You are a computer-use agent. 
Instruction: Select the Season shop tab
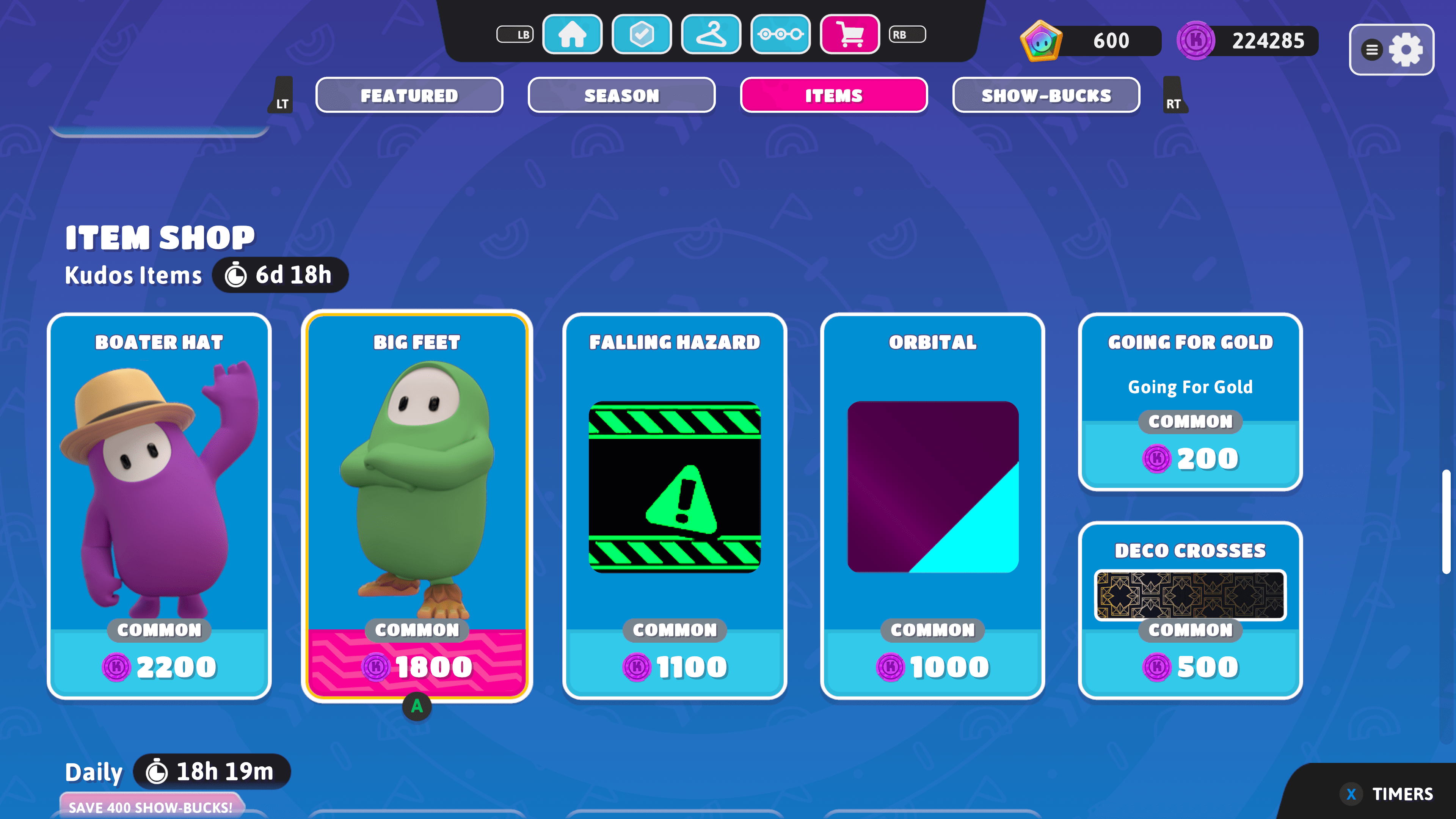(621, 95)
